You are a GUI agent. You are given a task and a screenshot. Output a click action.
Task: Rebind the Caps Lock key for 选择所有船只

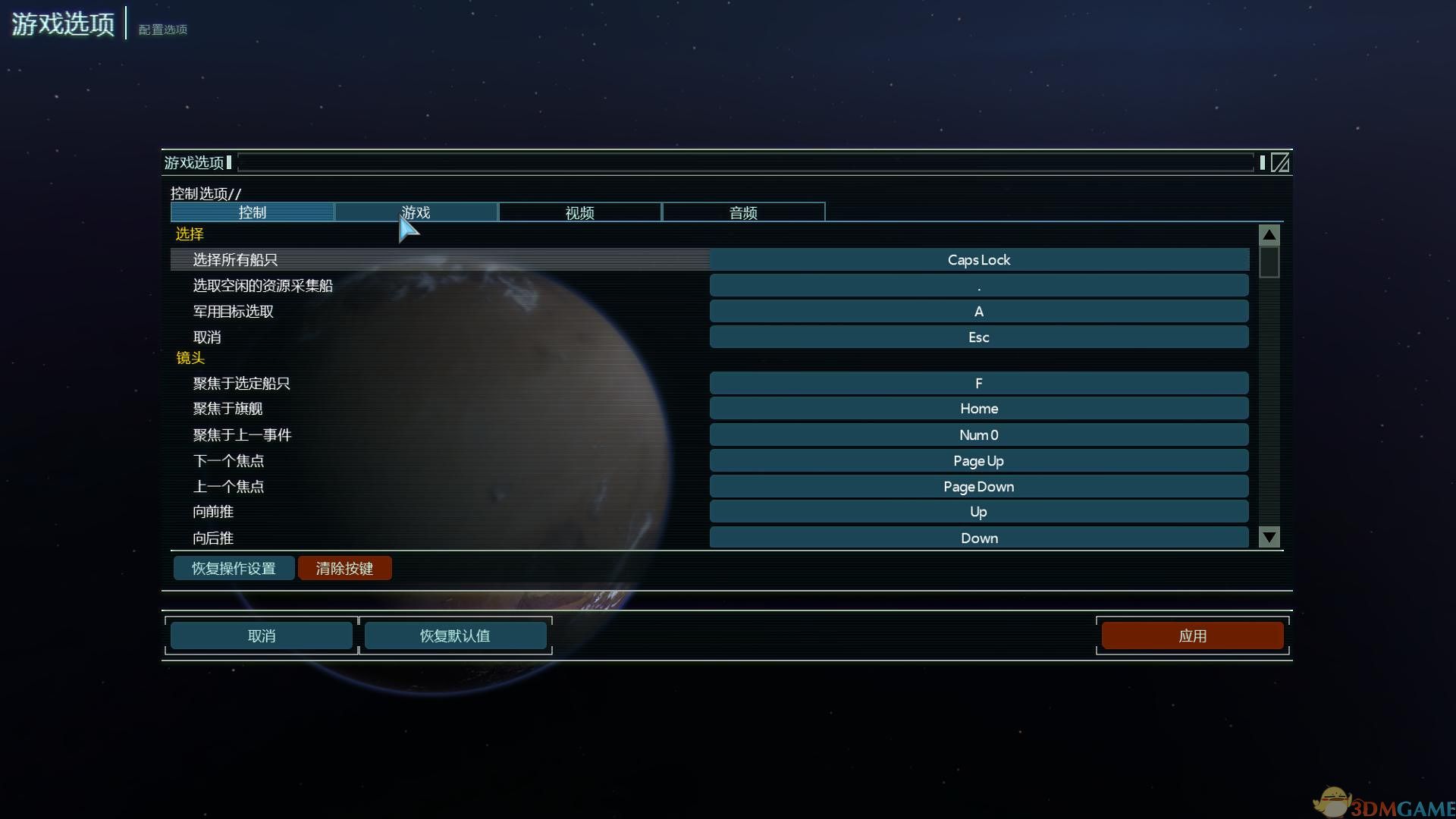(x=978, y=260)
